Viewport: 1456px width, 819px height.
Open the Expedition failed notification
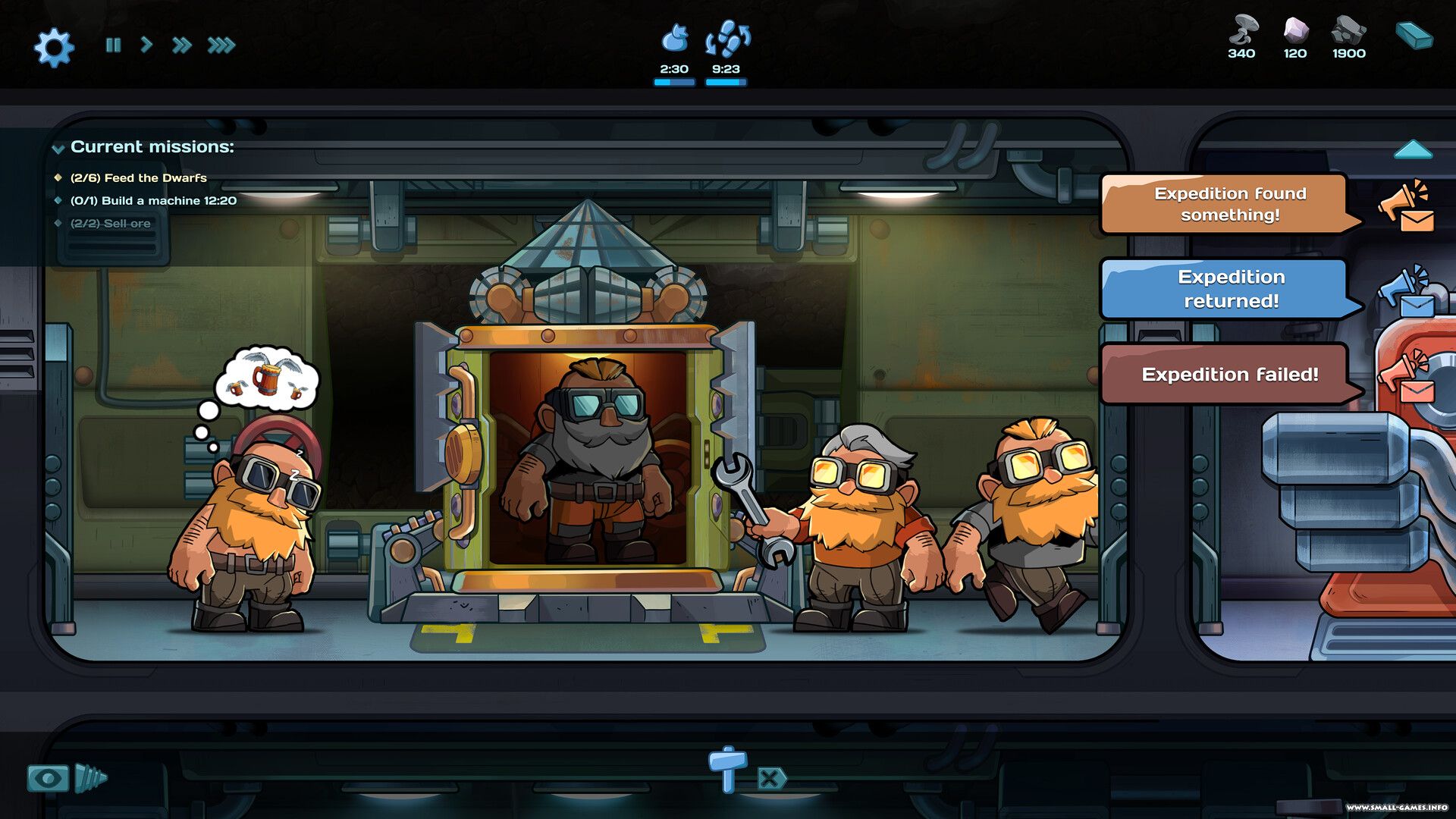tap(1229, 374)
